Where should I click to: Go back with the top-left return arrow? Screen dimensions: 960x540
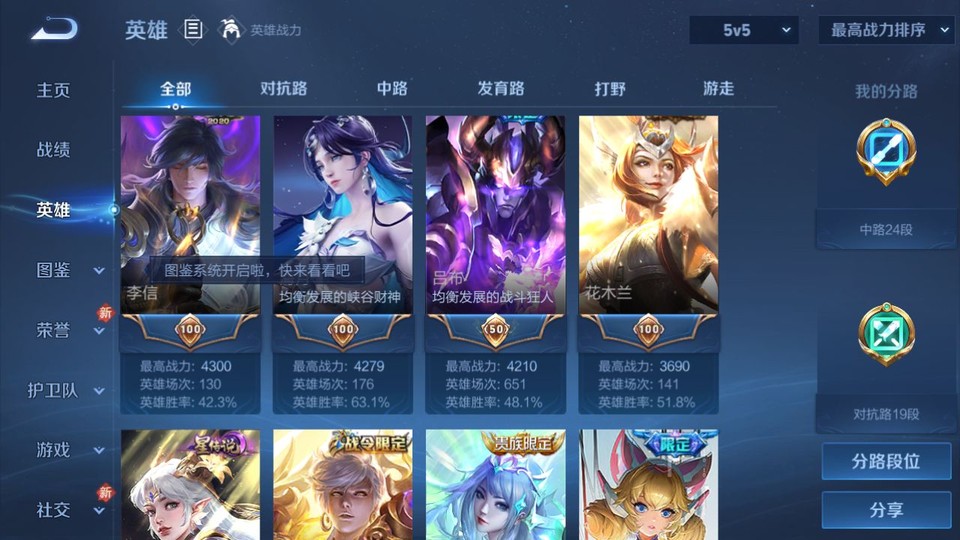click(54, 30)
